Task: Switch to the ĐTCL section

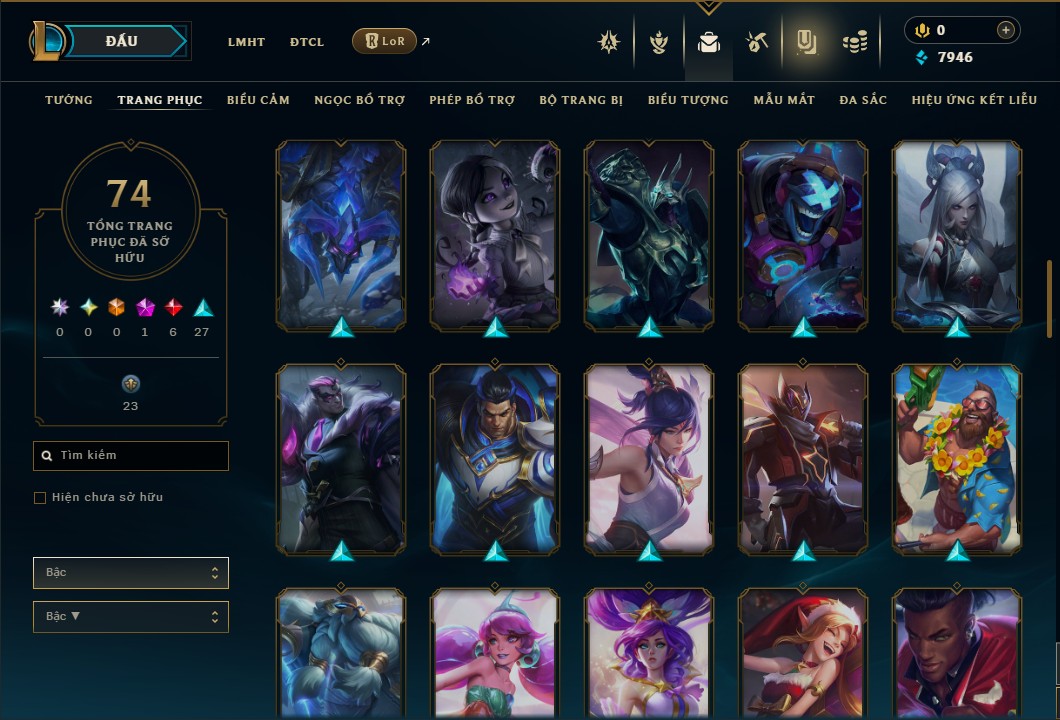Action: [x=307, y=42]
